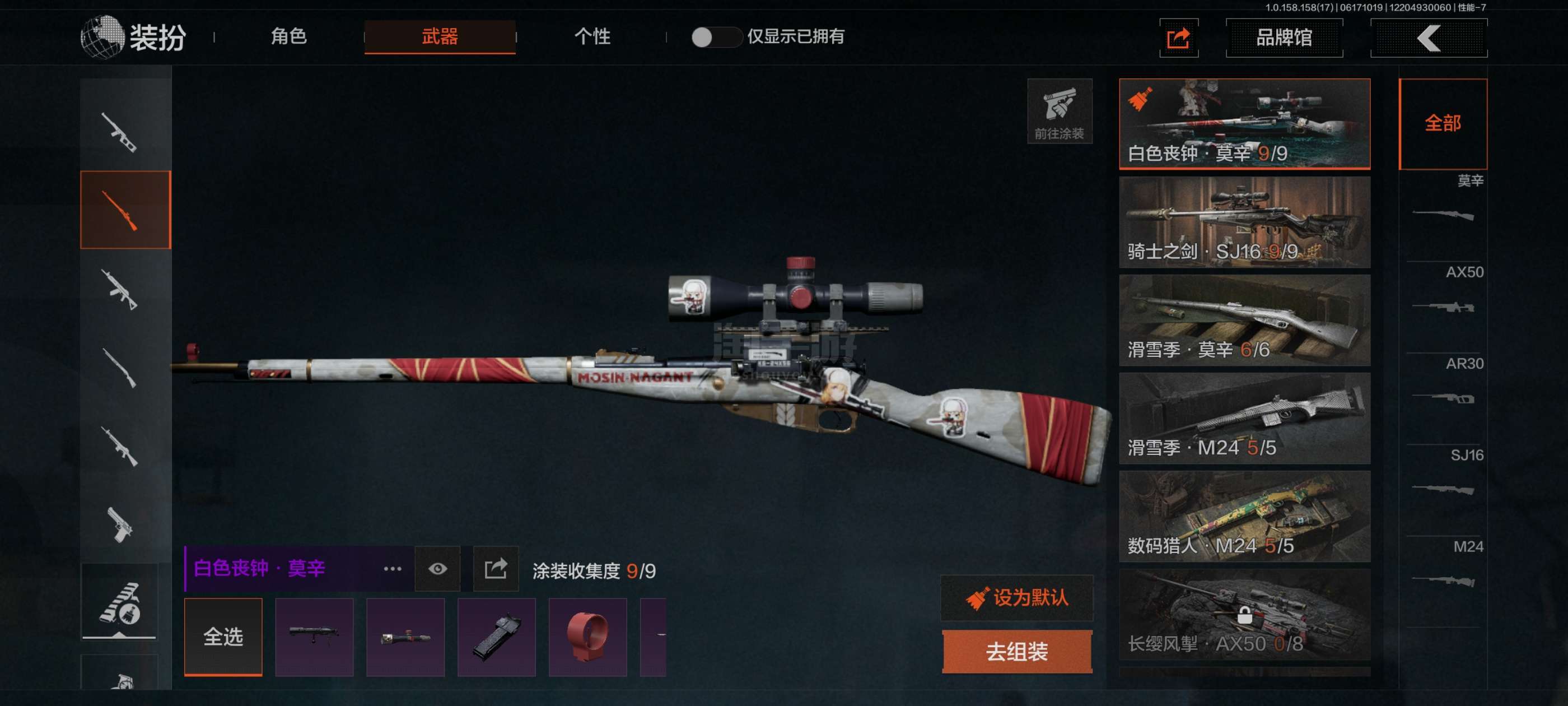The width and height of the screenshot is (1568, 706).
Task: Toggle 仅显示已拥有 filter switch
Action: 715,37
